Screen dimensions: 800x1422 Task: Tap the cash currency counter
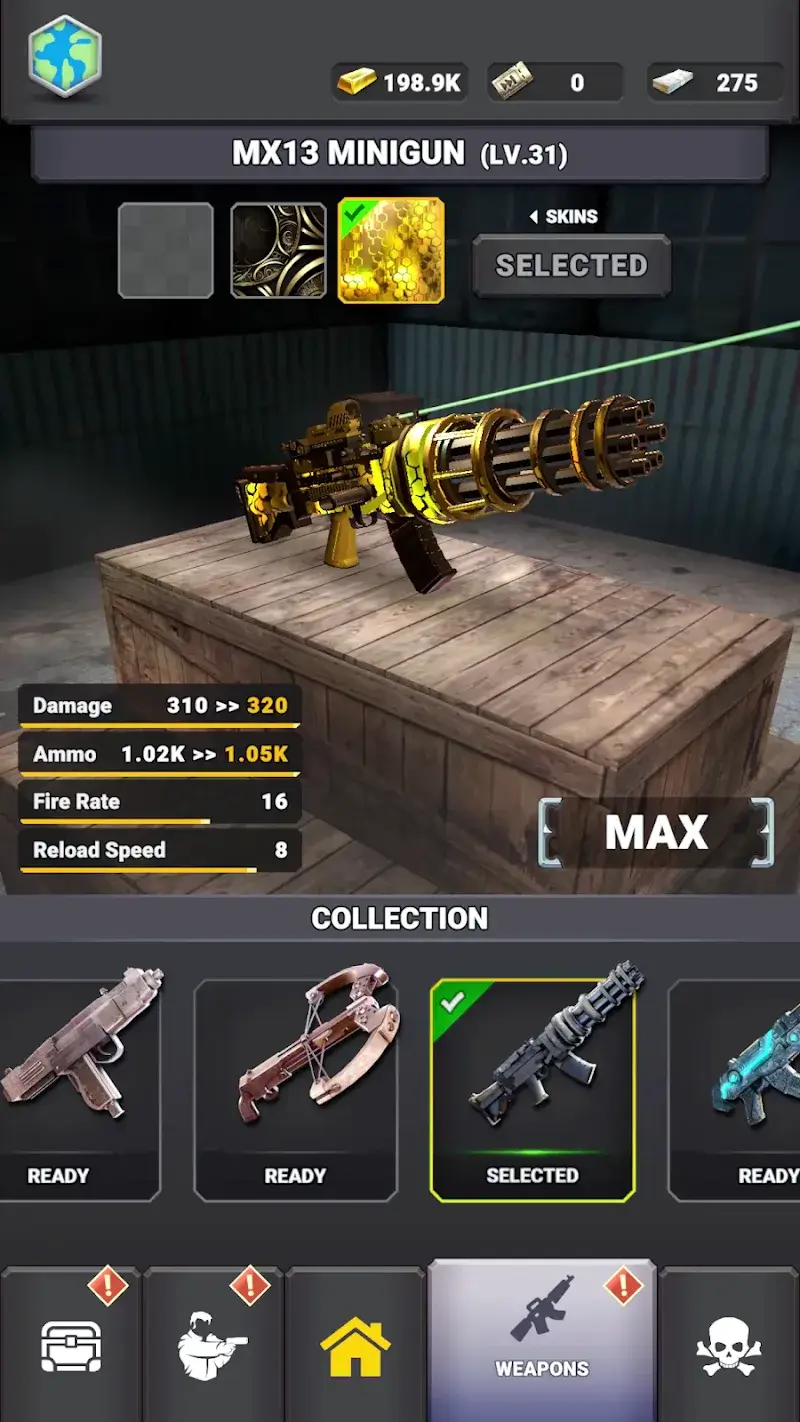tap(555, 82)
